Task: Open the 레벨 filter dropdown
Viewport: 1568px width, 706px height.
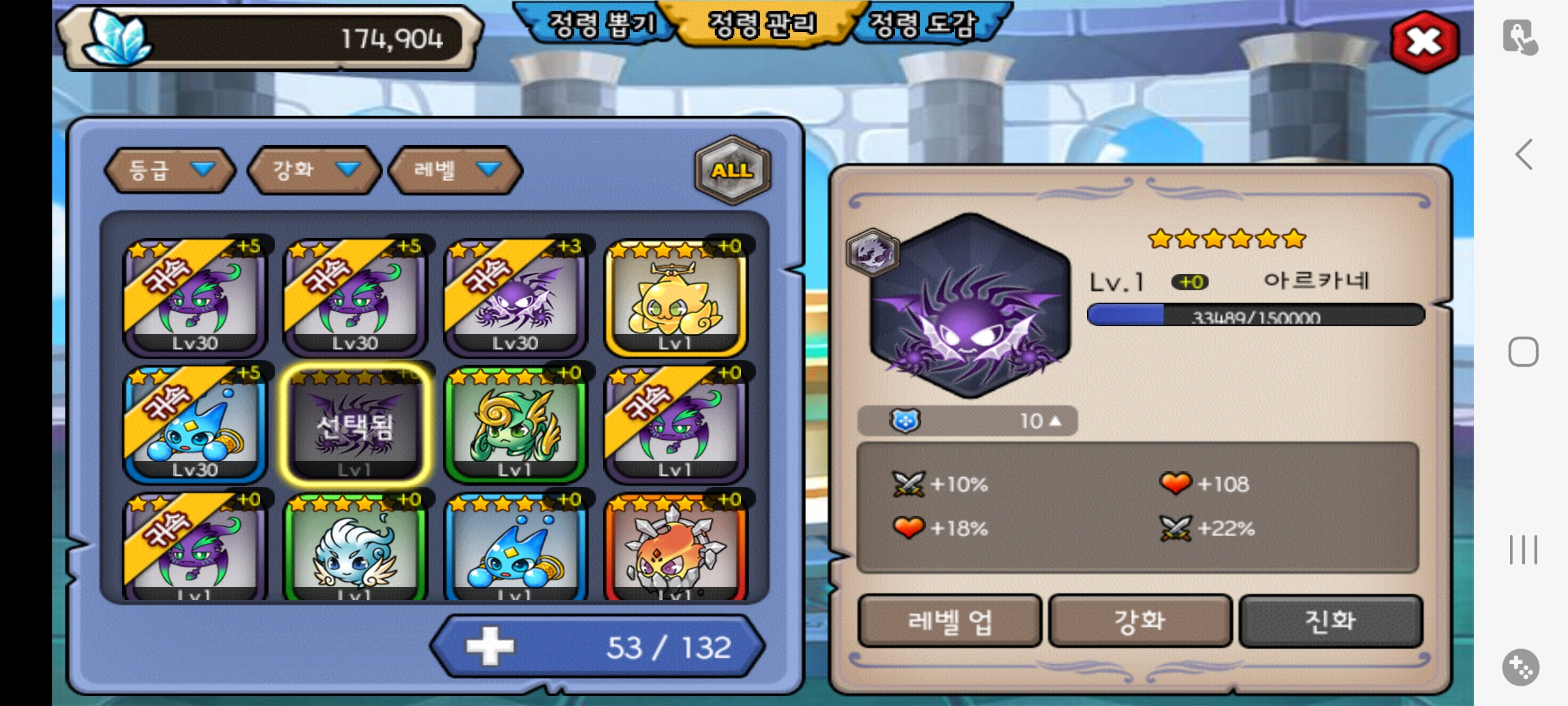Action: 455,170
